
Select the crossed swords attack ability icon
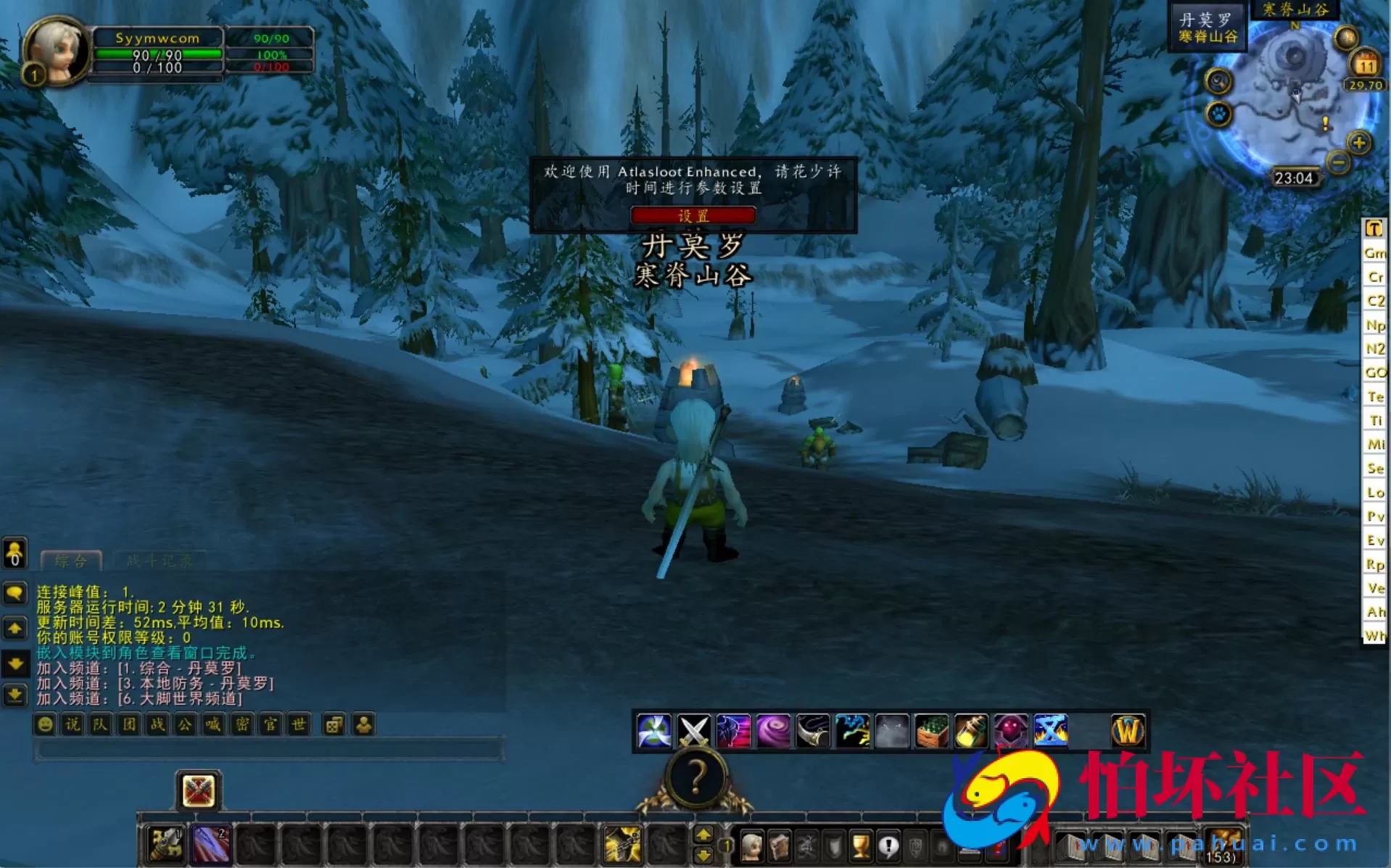[x=695, y=731]
